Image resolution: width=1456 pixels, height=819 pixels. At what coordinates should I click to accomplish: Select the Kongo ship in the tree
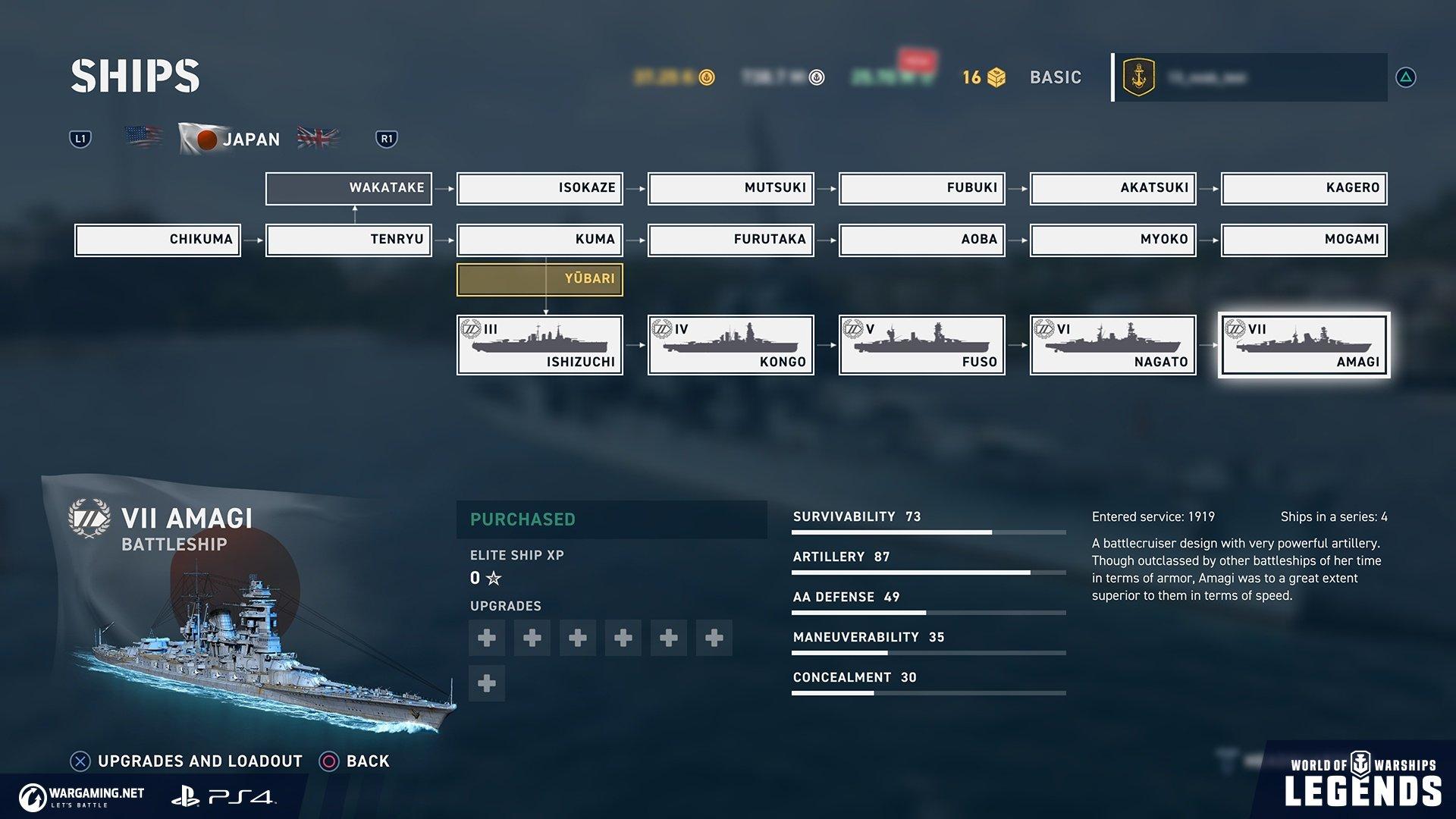[x=730, y=344]
